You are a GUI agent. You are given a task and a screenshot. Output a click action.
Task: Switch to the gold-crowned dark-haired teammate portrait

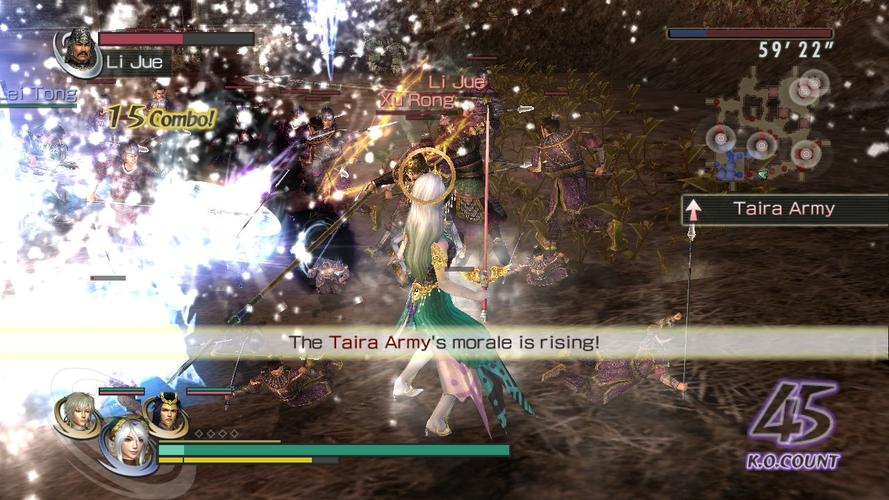pyautogui.click(x=165, y=412)
